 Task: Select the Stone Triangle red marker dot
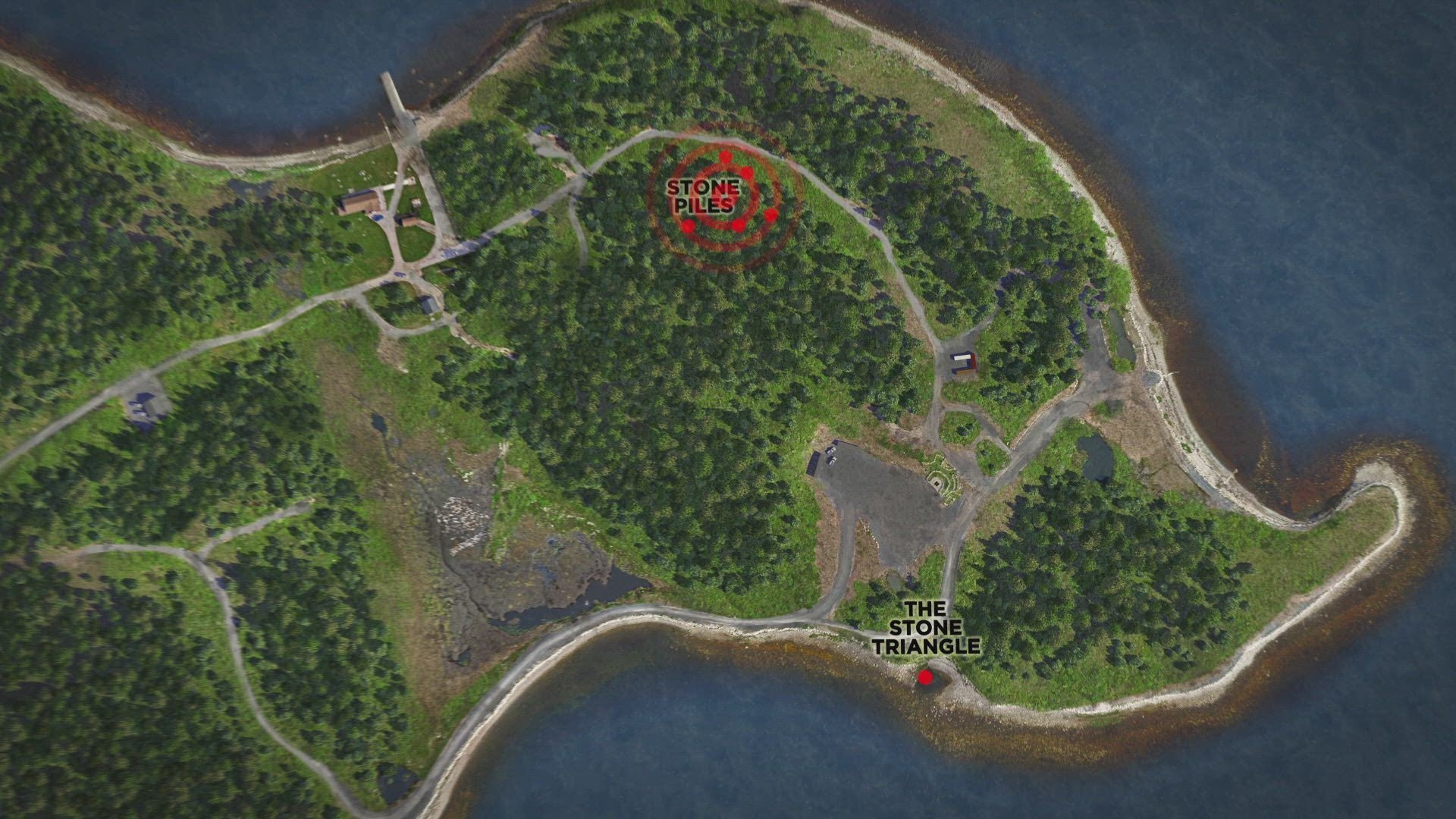(x=925, y=677)
